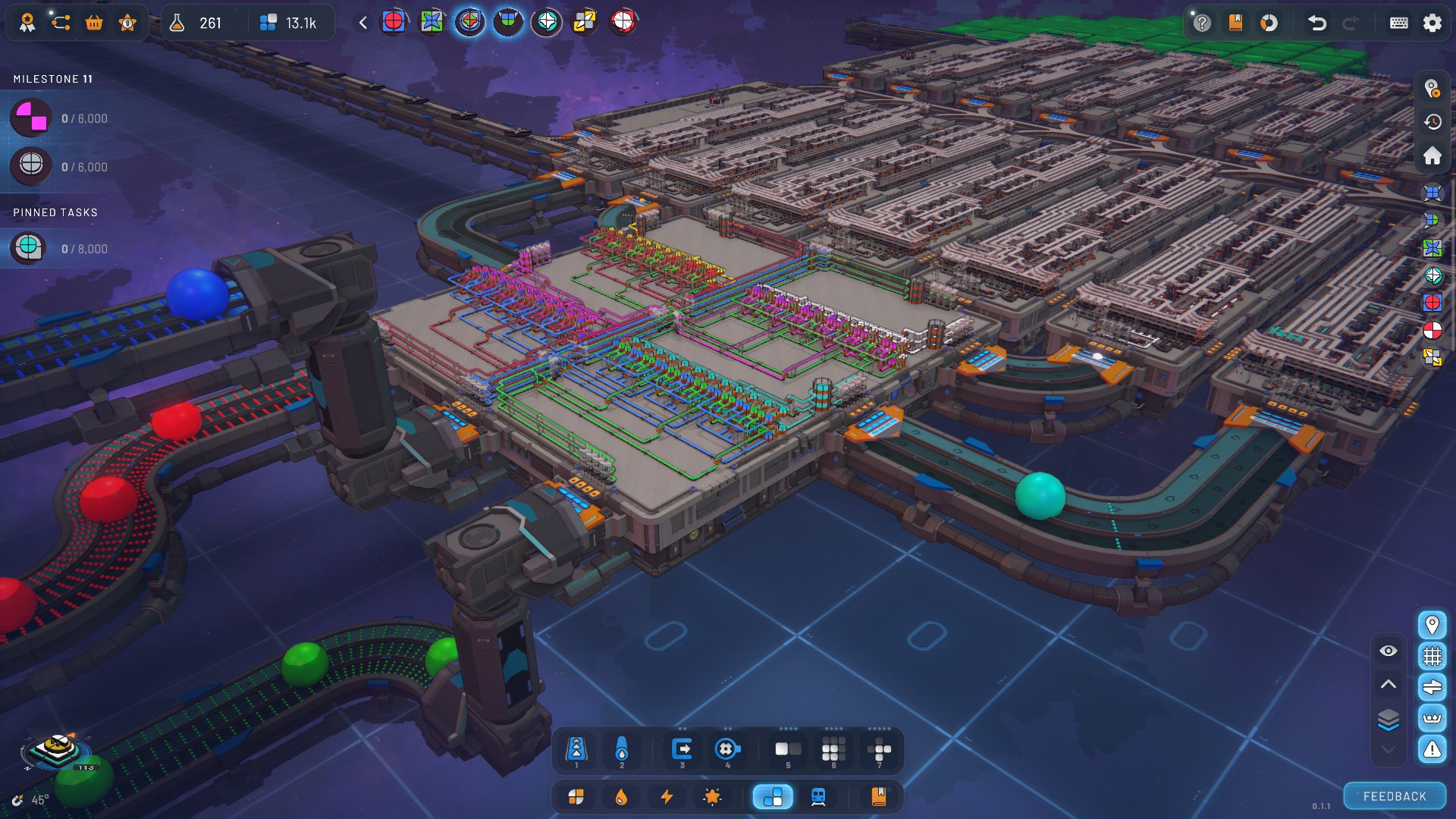Toggle the eye visibility button
The image size is (1456, 819).
(x=1388, y=651)
